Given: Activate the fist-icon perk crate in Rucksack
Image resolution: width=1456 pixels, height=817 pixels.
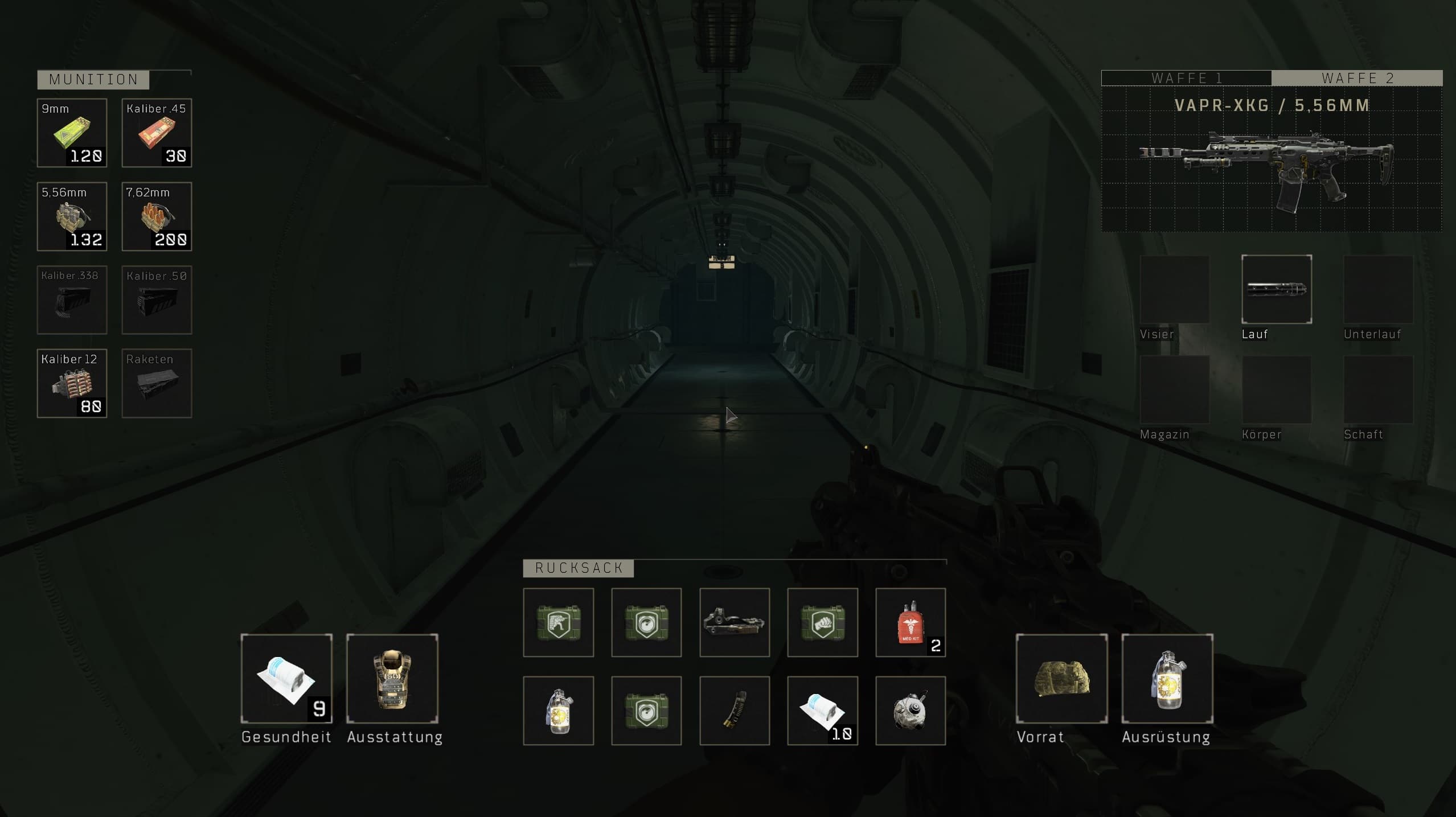Looking at the screenshot, I should pos(822,622).
